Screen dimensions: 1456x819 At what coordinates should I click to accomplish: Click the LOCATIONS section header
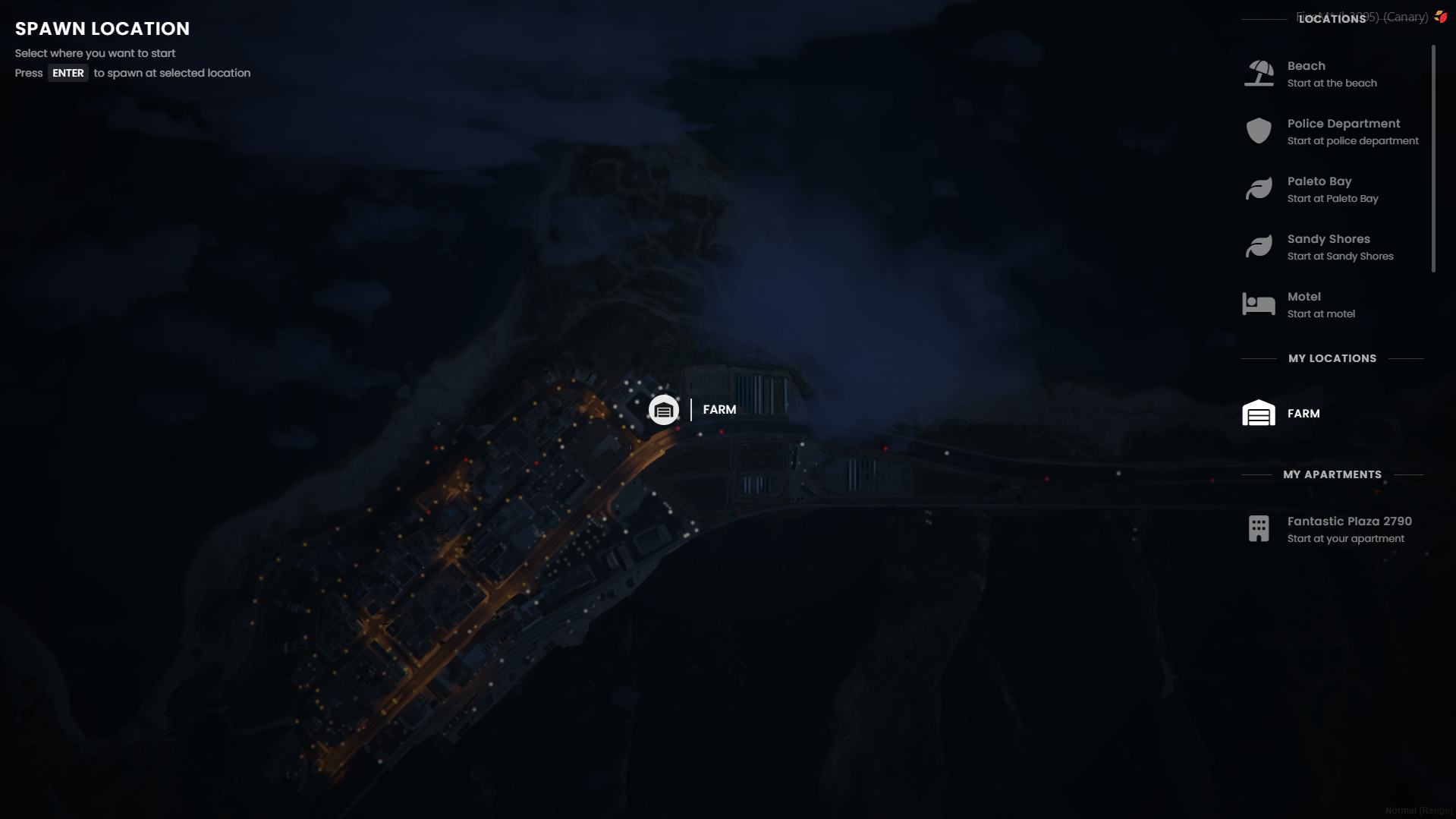coord(1332,19)
